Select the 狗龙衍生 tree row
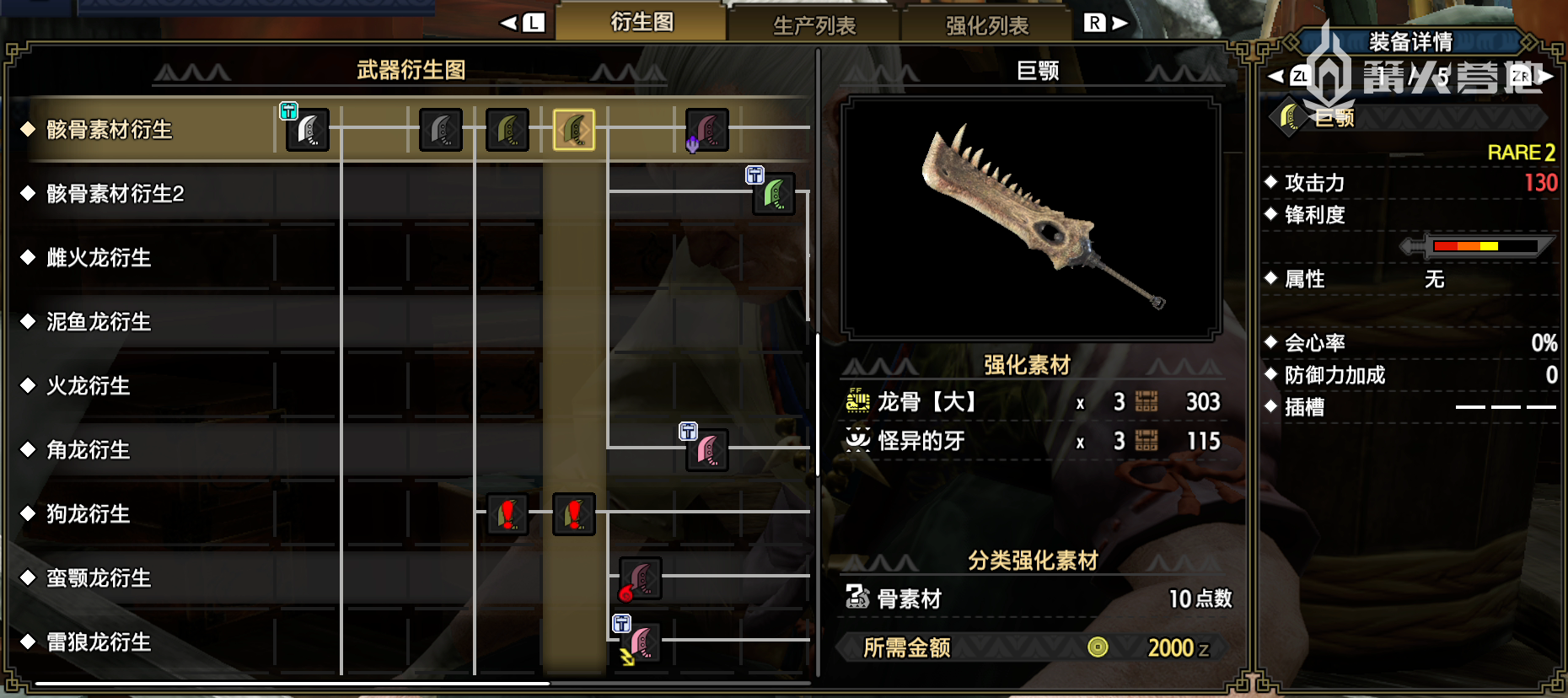The height and width of the screenshot is (698, 1568). (89, 514)
